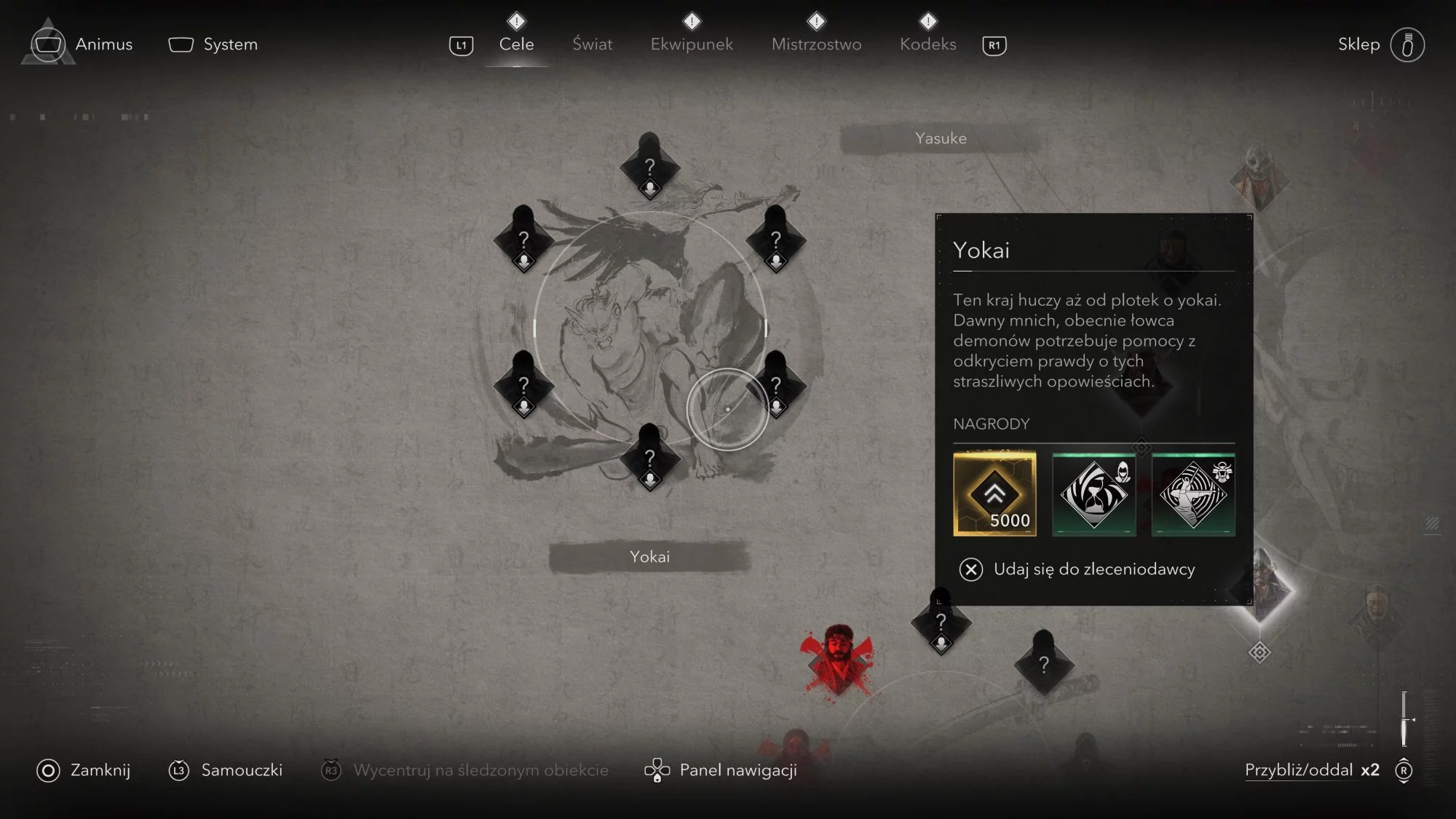1456x819 pixels.
Task: Open the Świat tab
Action: (x=592, y=44)
